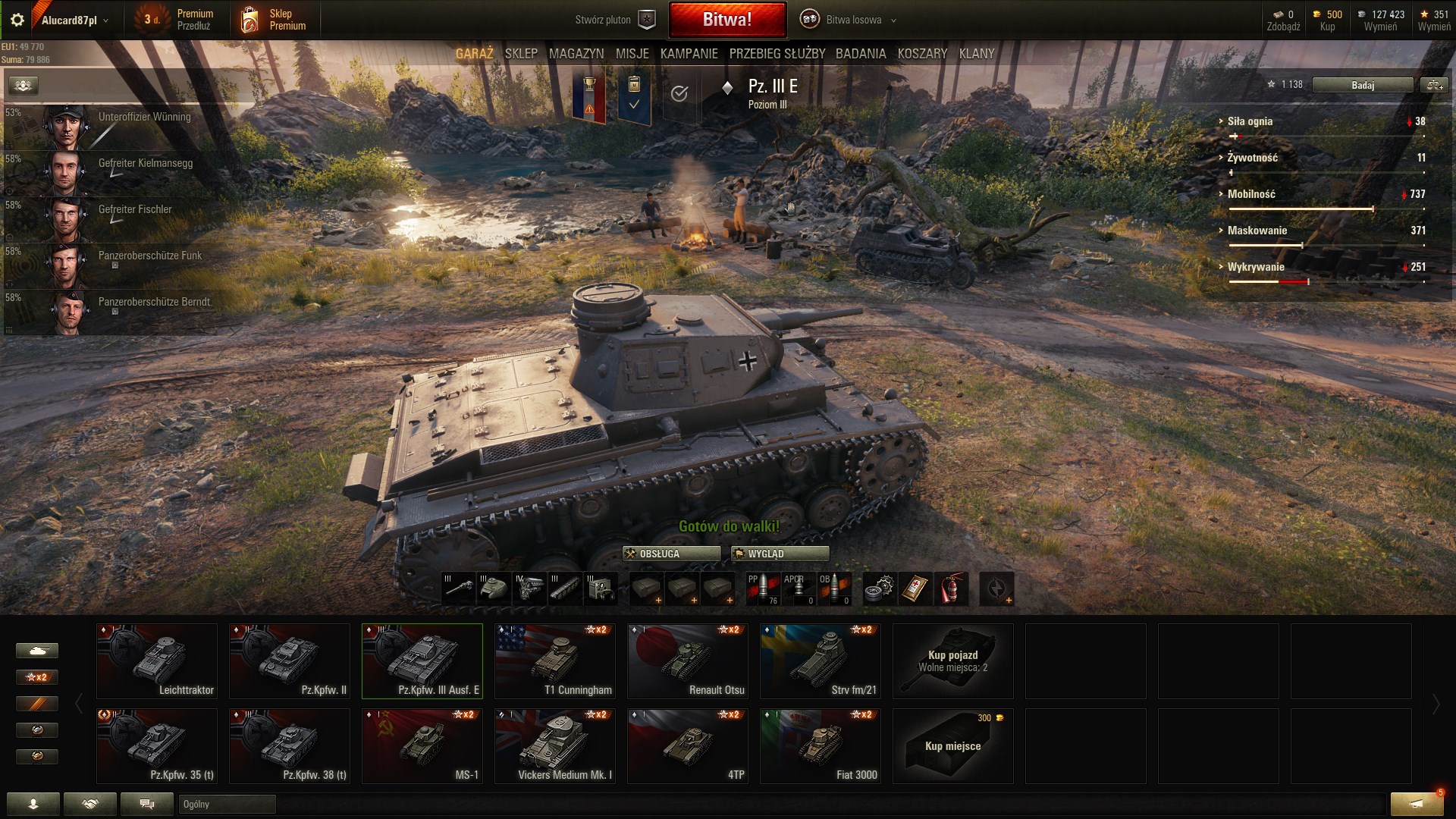Select the Renault Otsu vehicle

pyautogui.click(x=688, y=661)
